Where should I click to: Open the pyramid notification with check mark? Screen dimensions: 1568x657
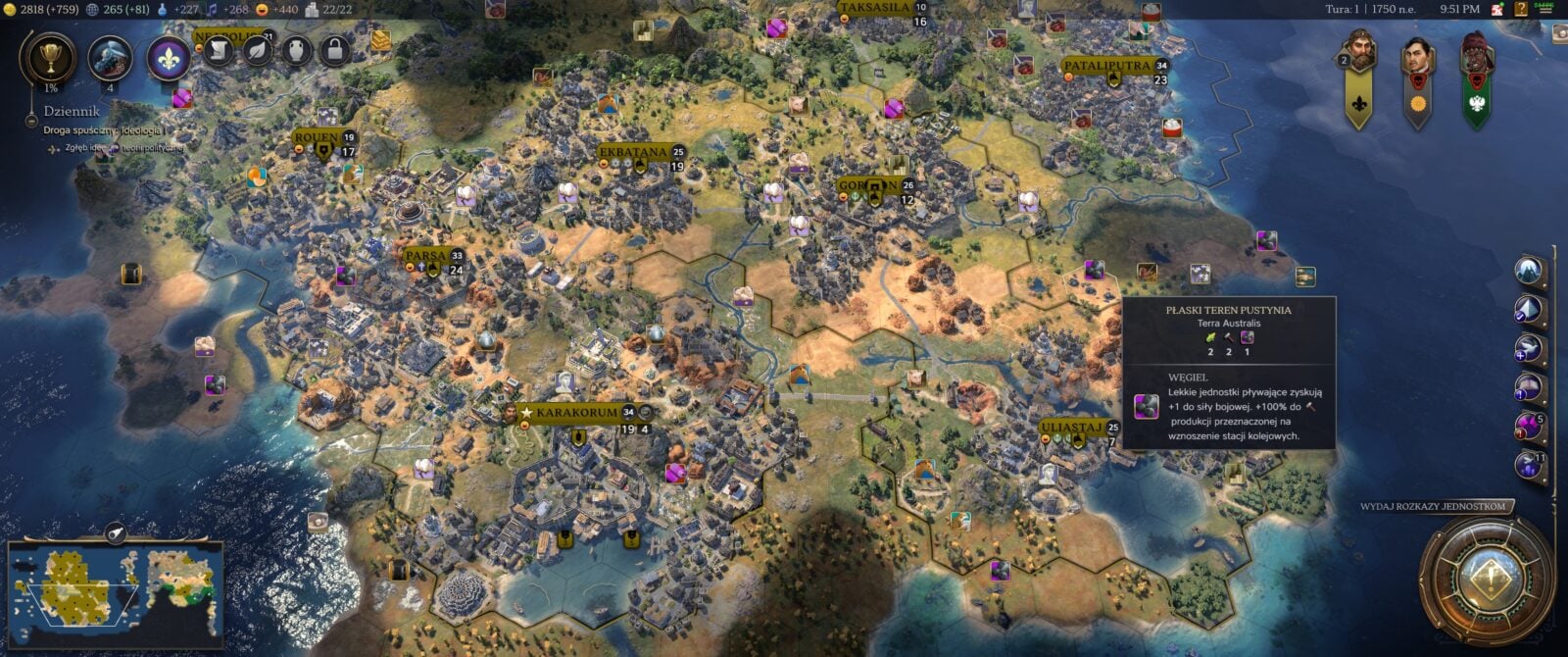pyautogui.click(x=1527, y=310)
